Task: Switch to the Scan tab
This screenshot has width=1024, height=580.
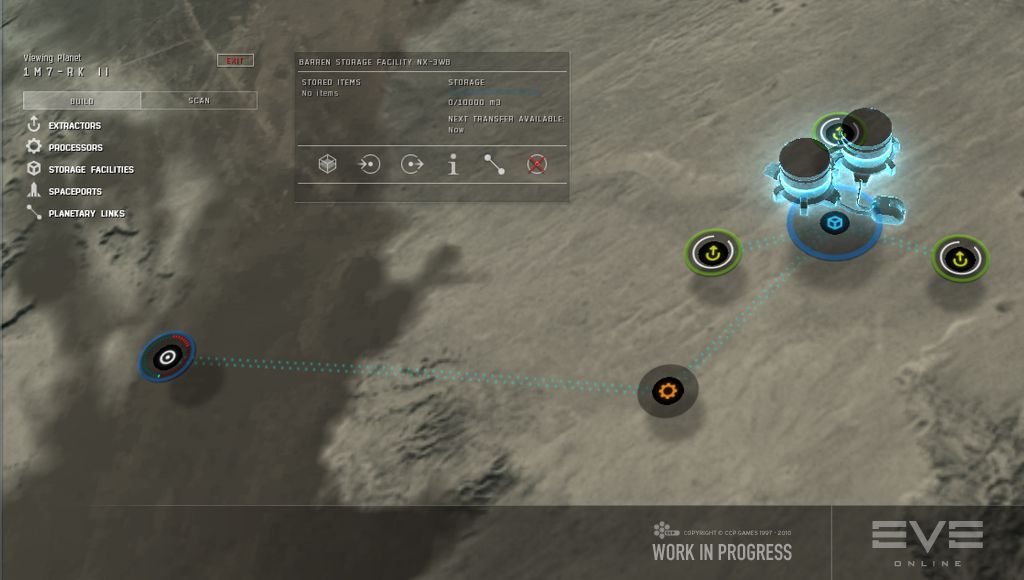Action: [199, 101]
